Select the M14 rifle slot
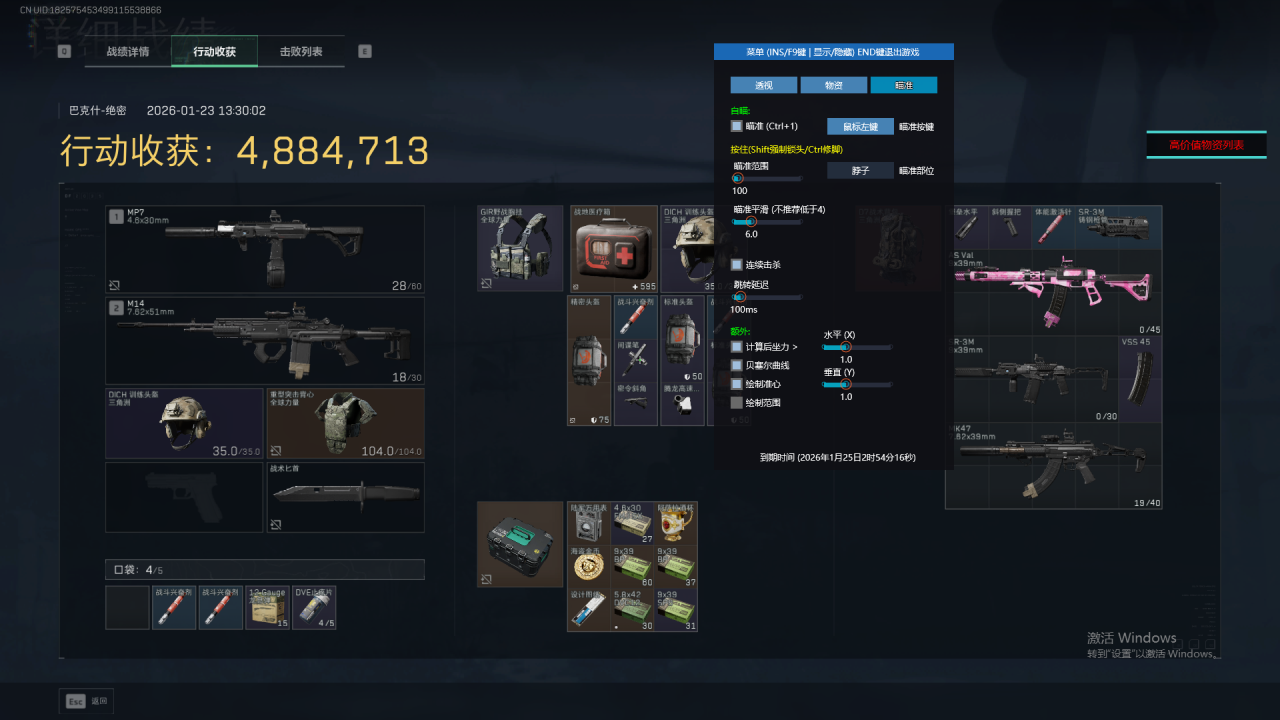This screenshot has height=720, width=1280. click(x=265, y=341)
